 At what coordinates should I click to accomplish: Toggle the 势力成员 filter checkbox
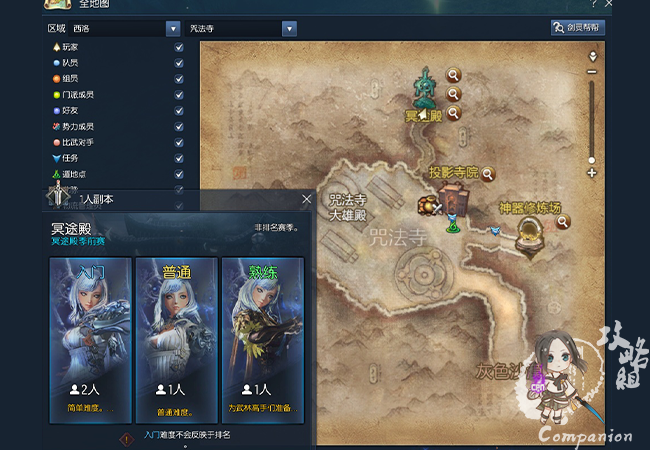coord(179,127)
